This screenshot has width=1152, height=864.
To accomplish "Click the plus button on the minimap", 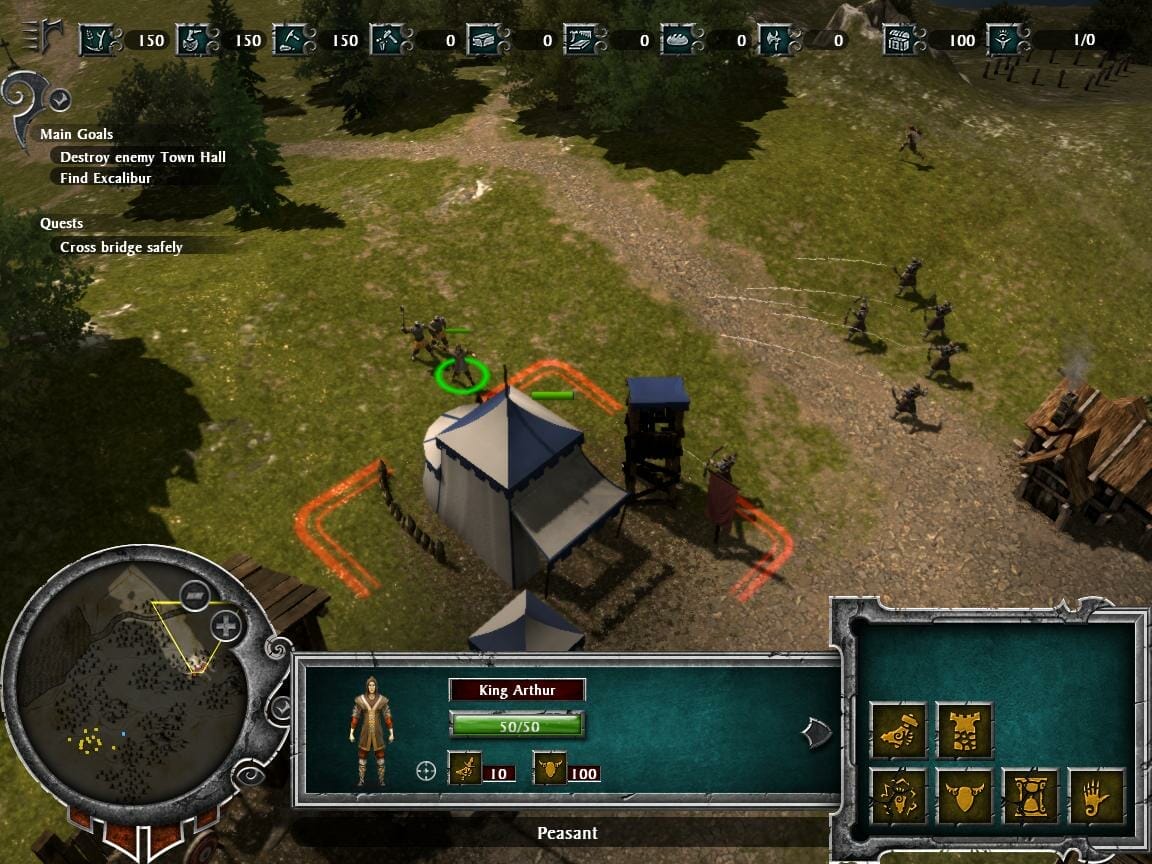I will click(x=227, y=627).
